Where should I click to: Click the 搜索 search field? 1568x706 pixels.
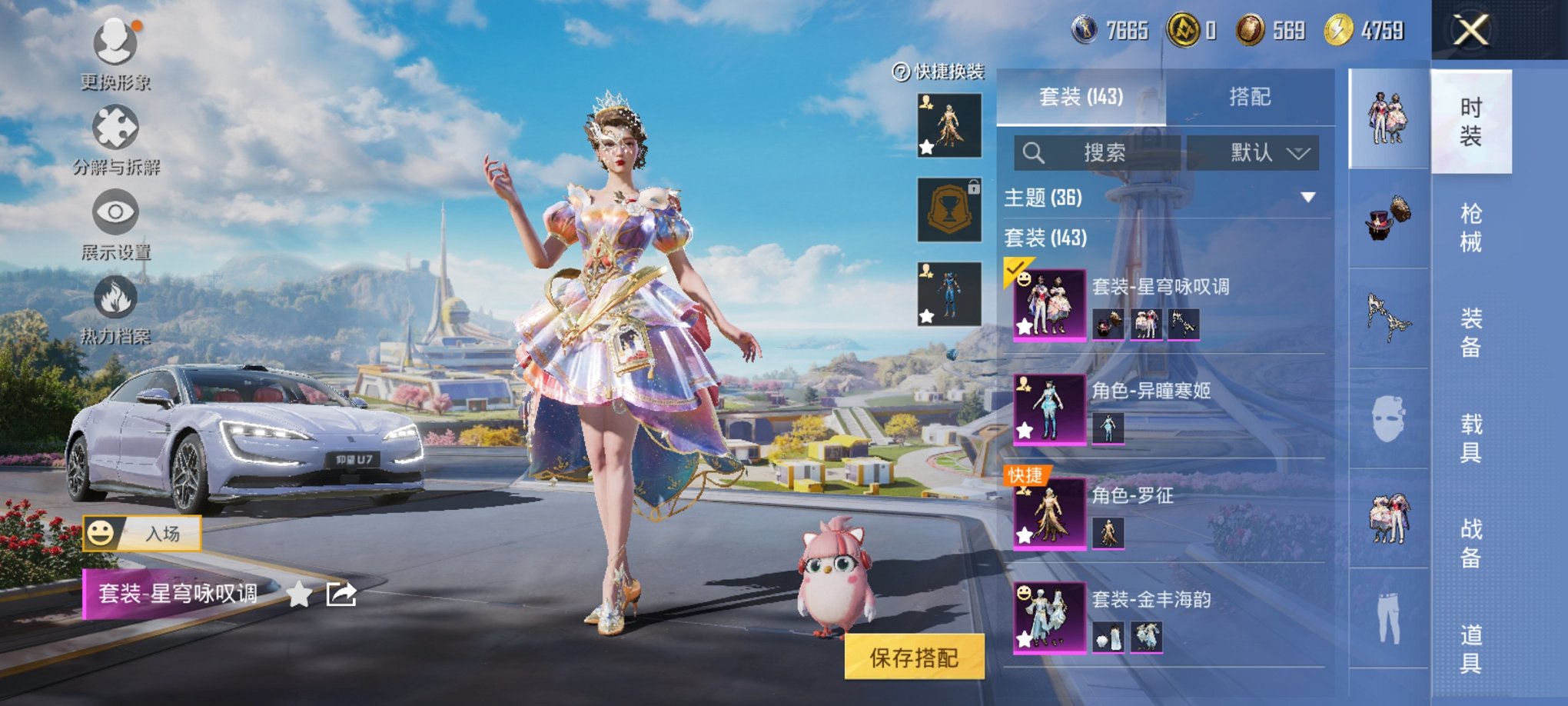tap(1098, 153)
